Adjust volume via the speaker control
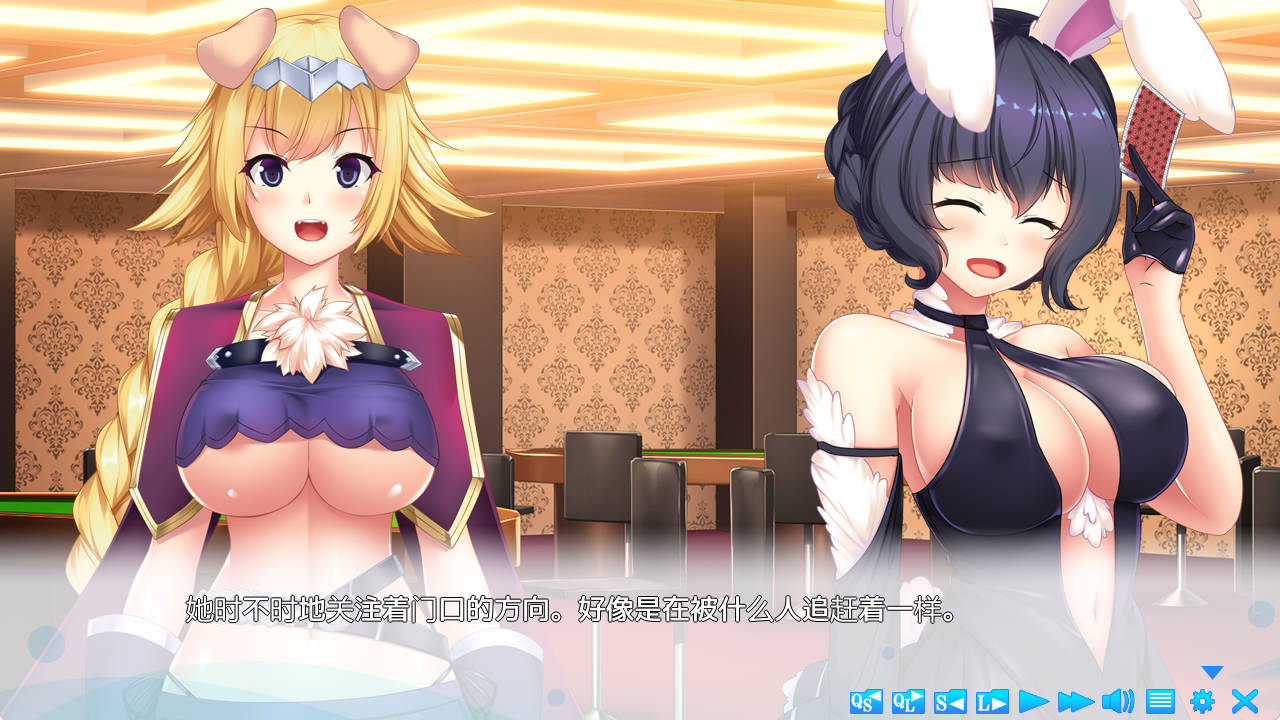The height and width of the screenshot is (720, 1280). tap(1117, 700)
